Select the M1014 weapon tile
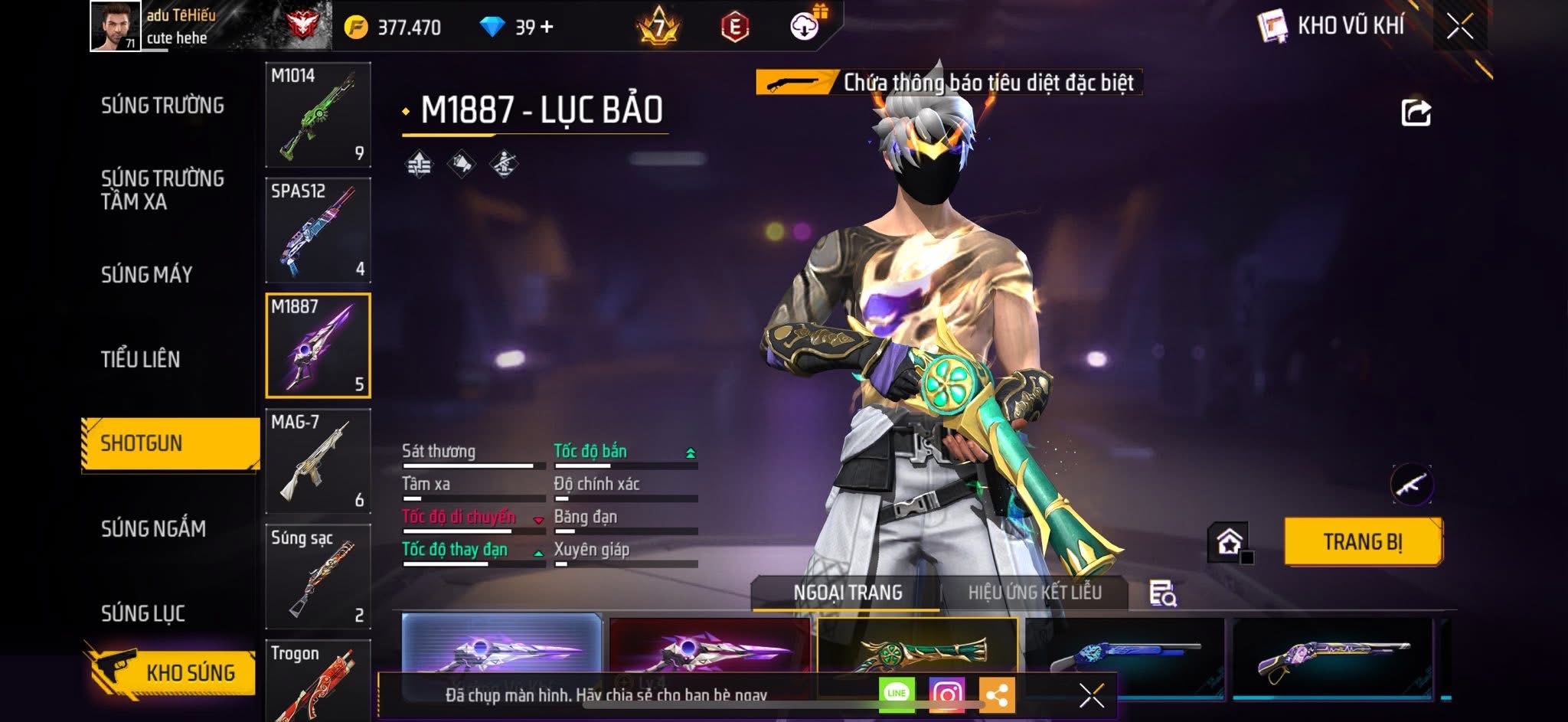The height and width of the screenshot is (722, 1568). [x=318, y=115]
